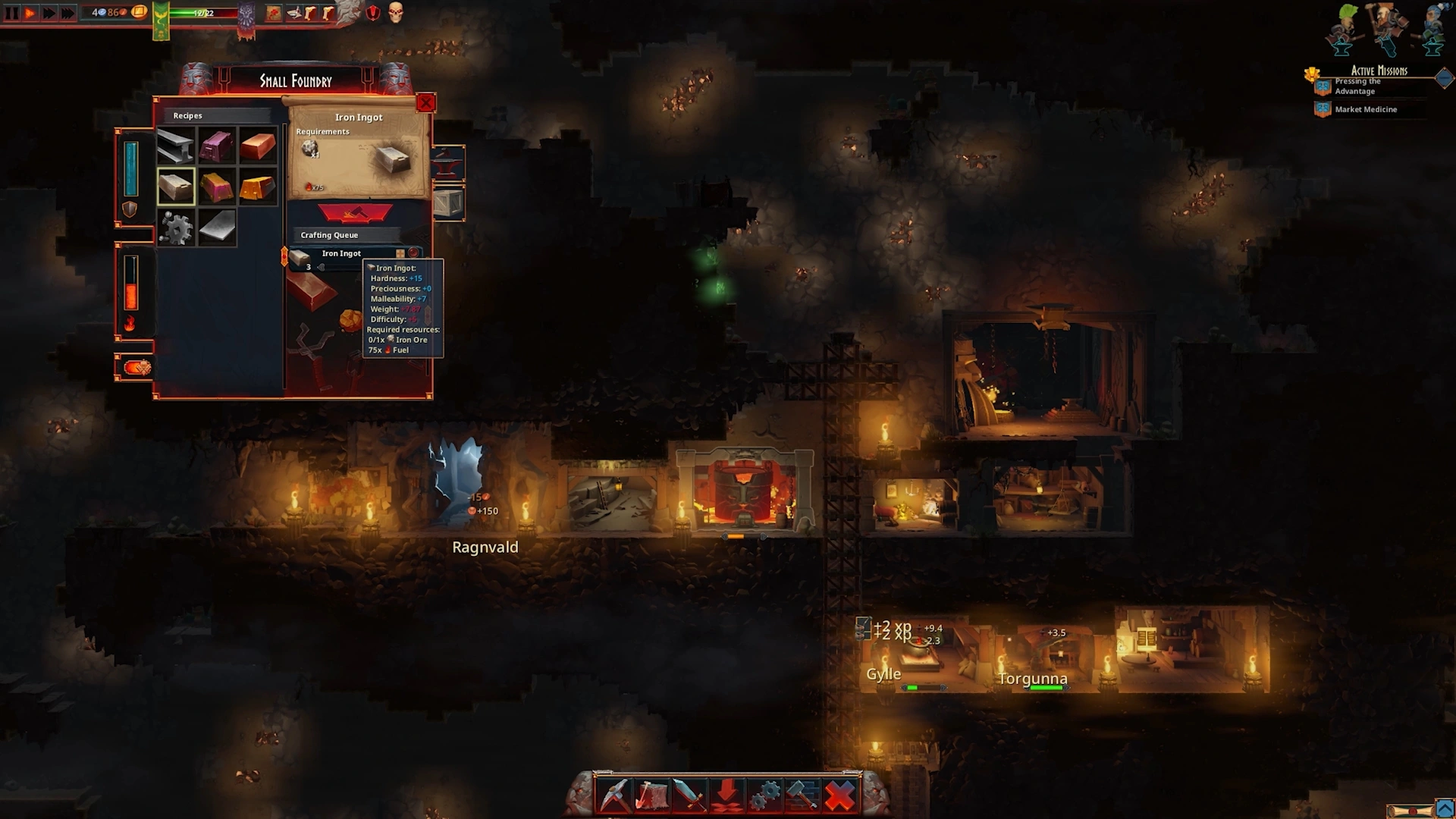This screenshot has width=1456, height=819.
Task: Select the pickaxe dig tool
Action: (x=614, y=795)
